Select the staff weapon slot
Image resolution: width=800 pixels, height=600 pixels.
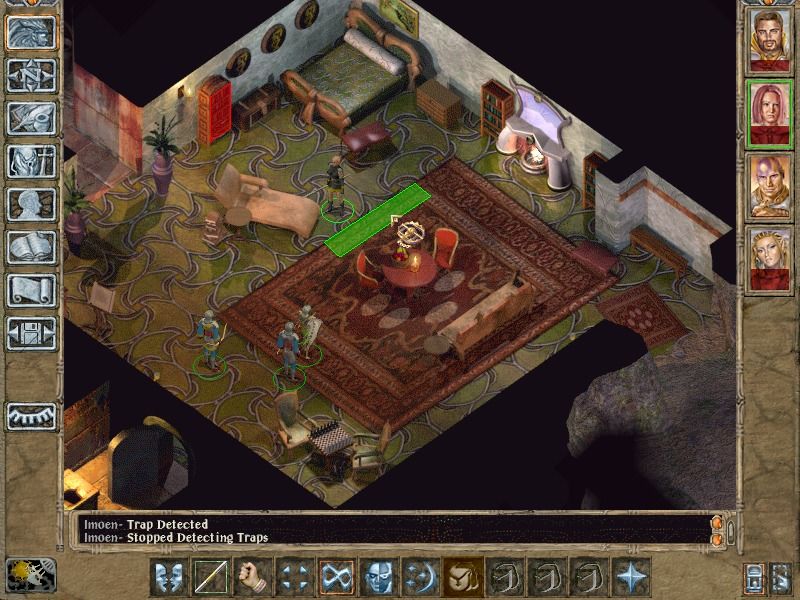(x=211, y=577)
